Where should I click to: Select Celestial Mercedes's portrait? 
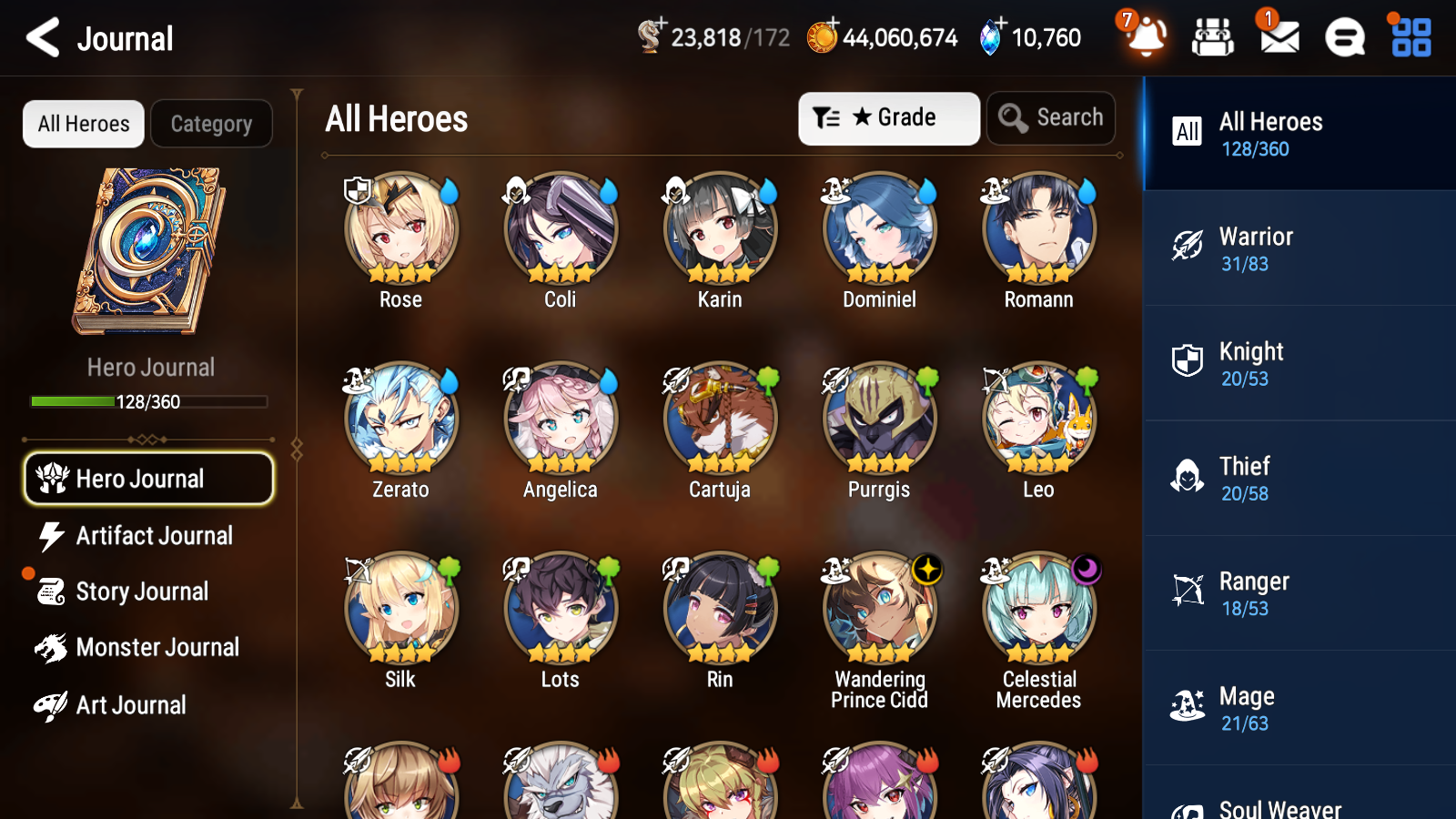point(1037,610)
